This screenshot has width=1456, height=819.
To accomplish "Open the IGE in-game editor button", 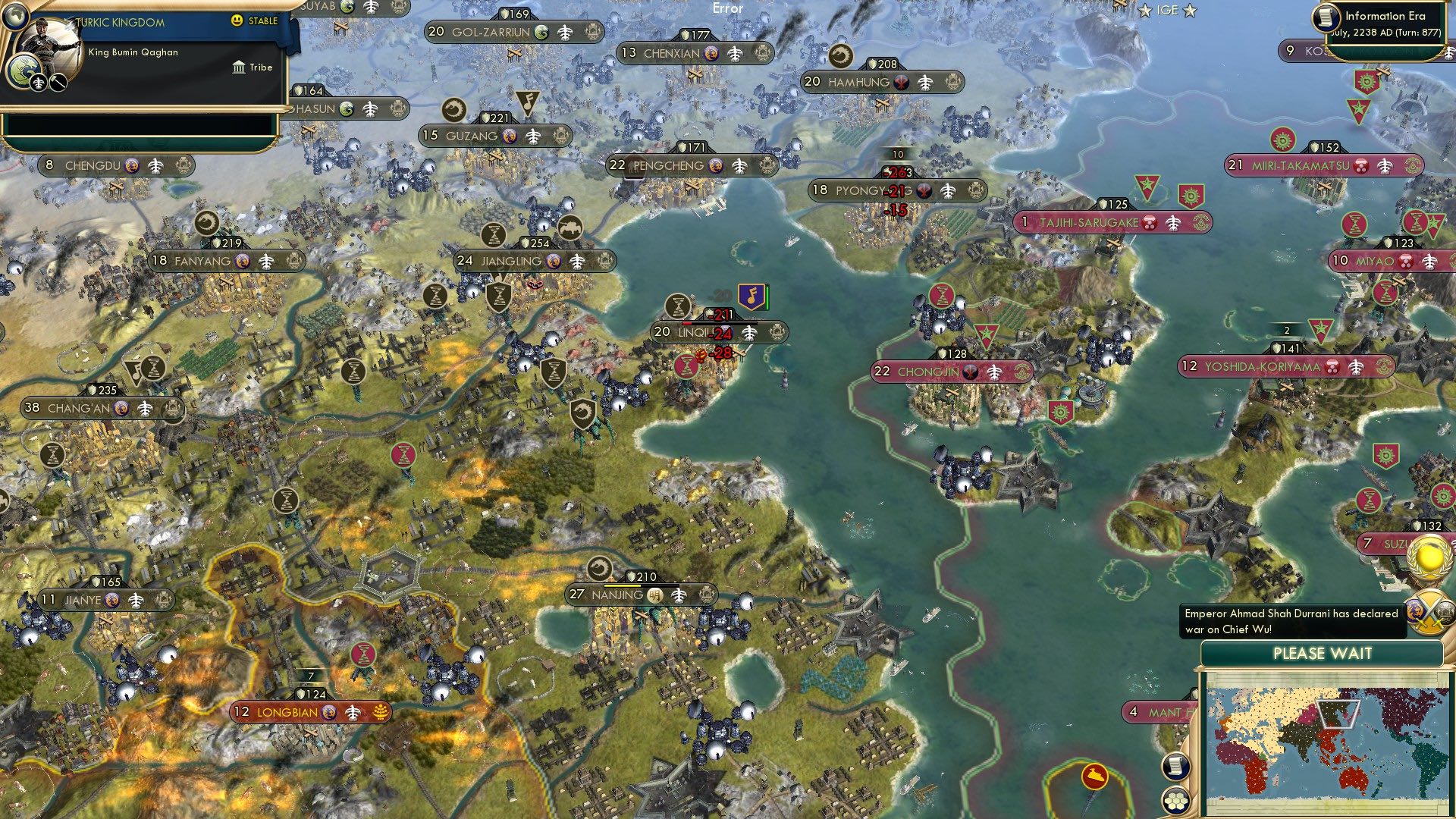I will [x=1167, y=10].
